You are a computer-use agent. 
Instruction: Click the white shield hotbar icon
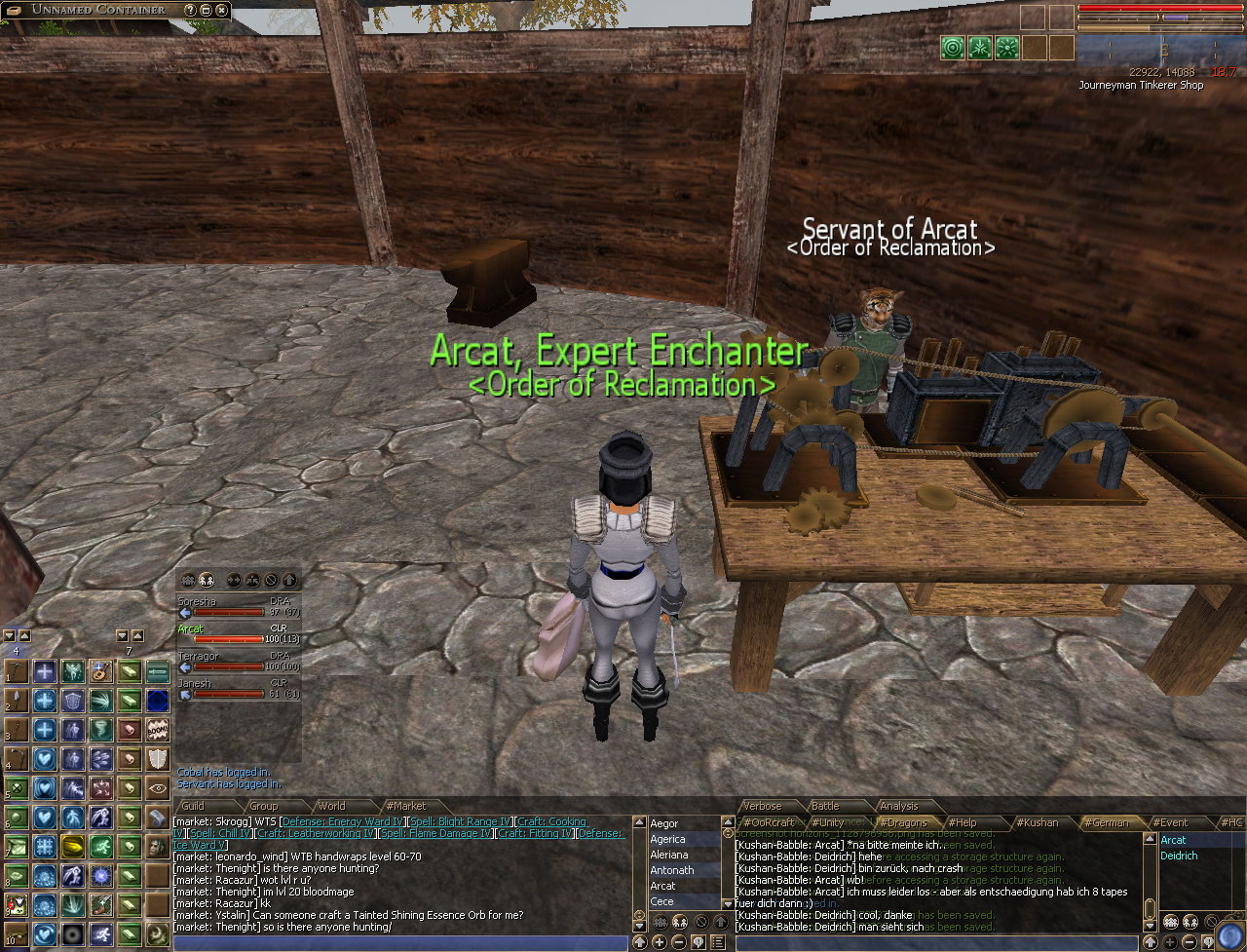point(158,758)
